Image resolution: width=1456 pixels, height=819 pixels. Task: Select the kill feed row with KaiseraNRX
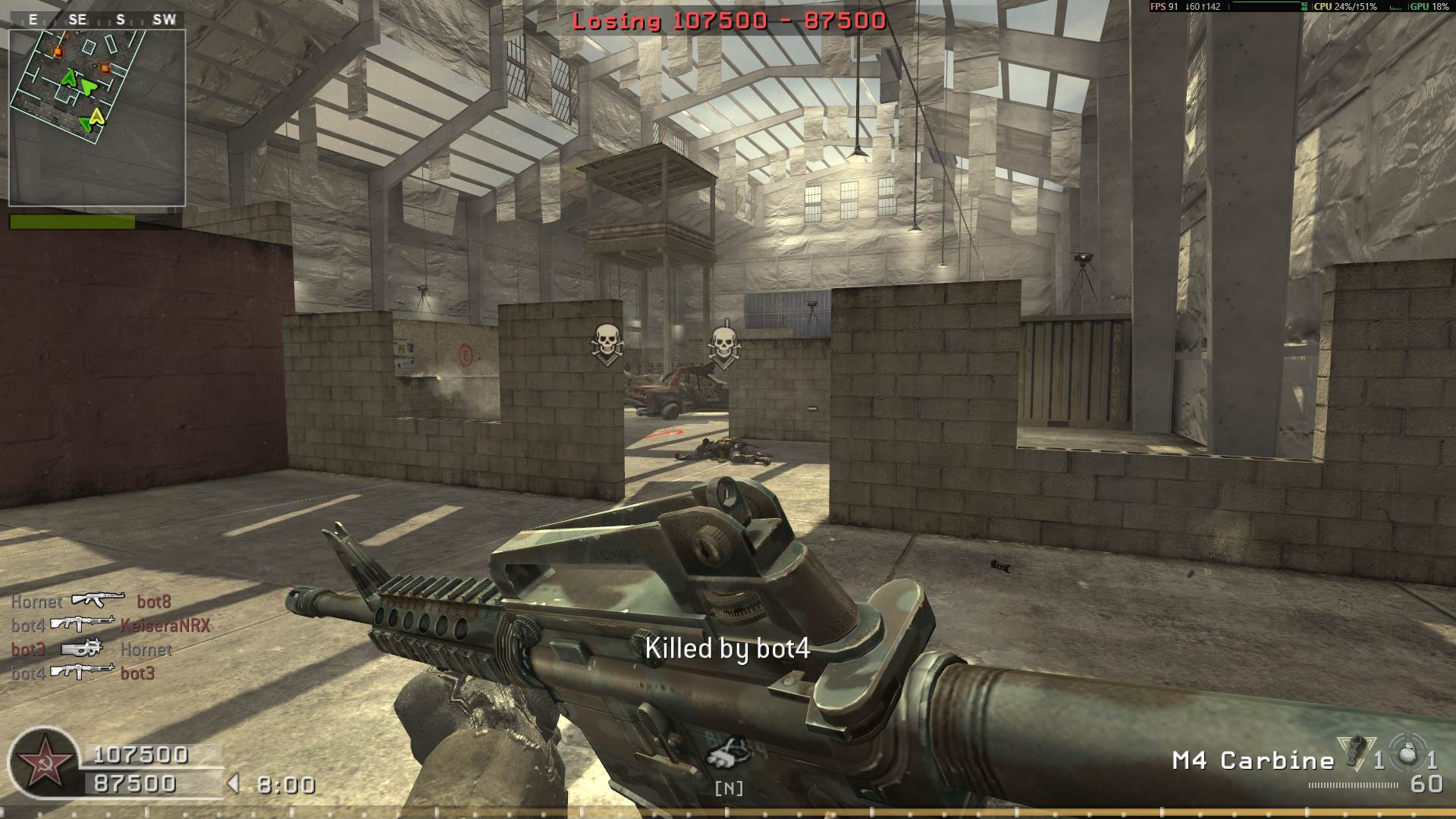110,625
